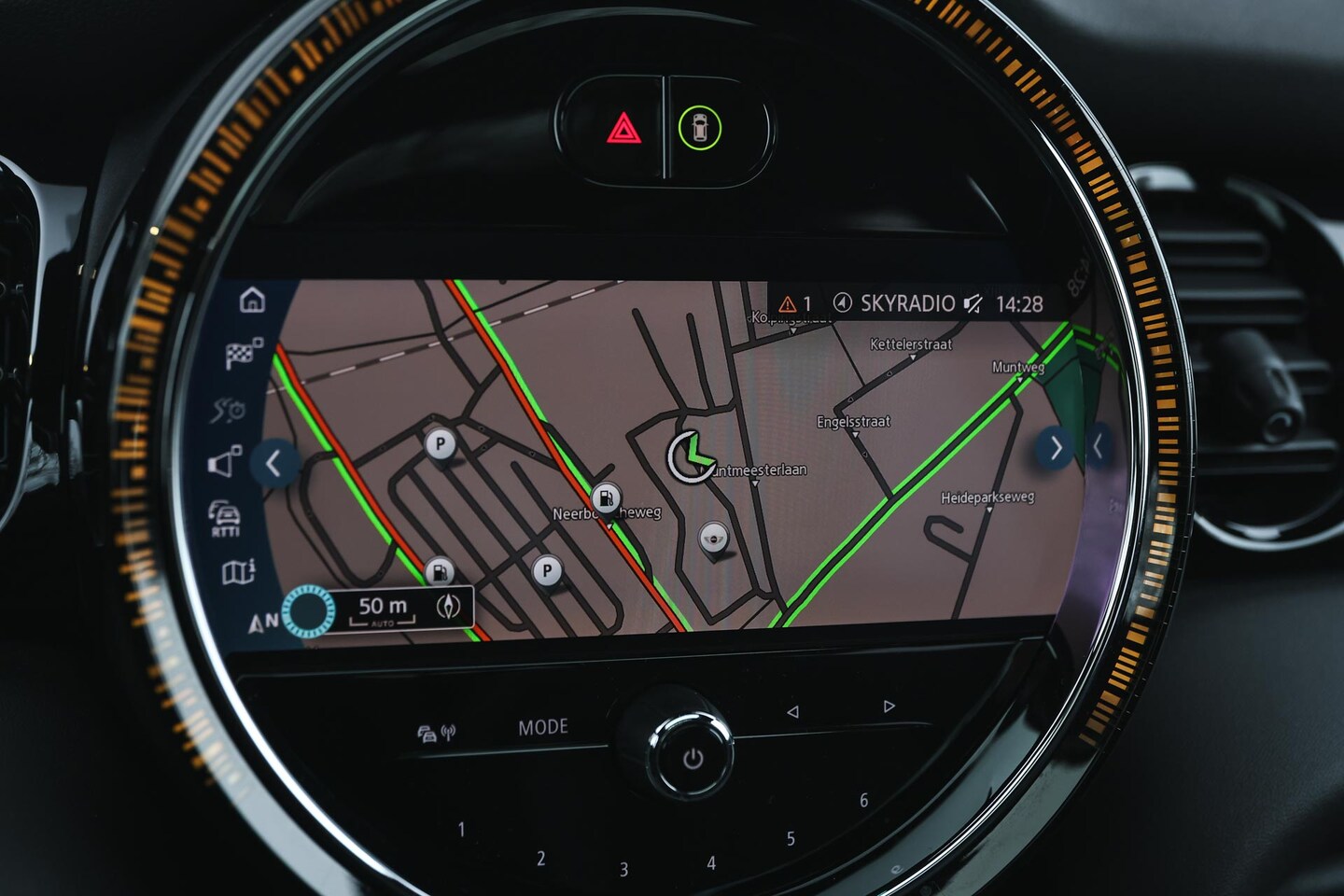Image resolution: width=1344 pixels, height=896 pixels.
Task: Open the home screen icon
Action: click(252, 301)
